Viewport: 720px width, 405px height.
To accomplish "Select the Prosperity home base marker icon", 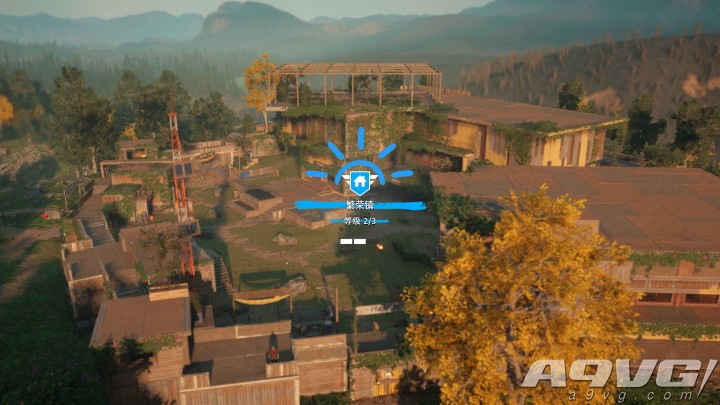I will [x=359, y=182].
